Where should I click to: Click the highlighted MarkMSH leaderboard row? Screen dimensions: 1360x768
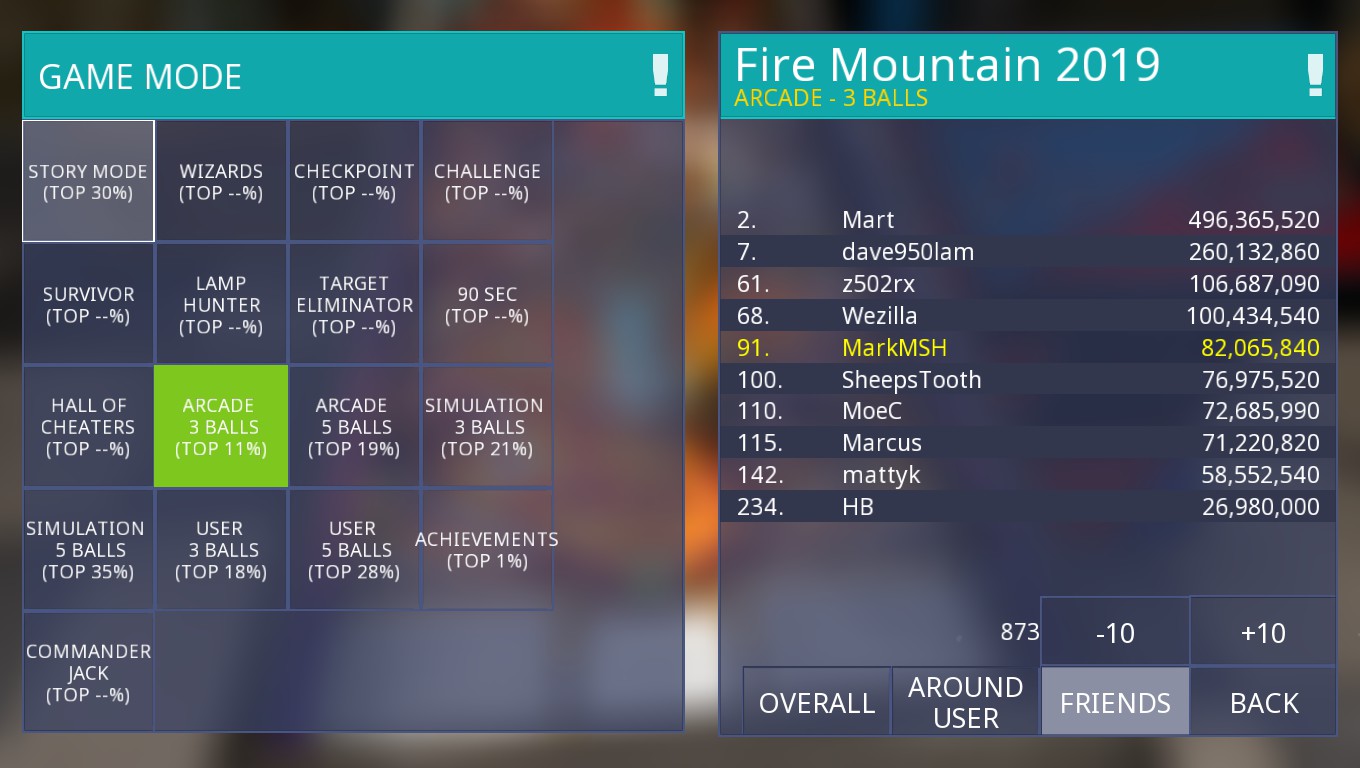[x=1028, y=348]
